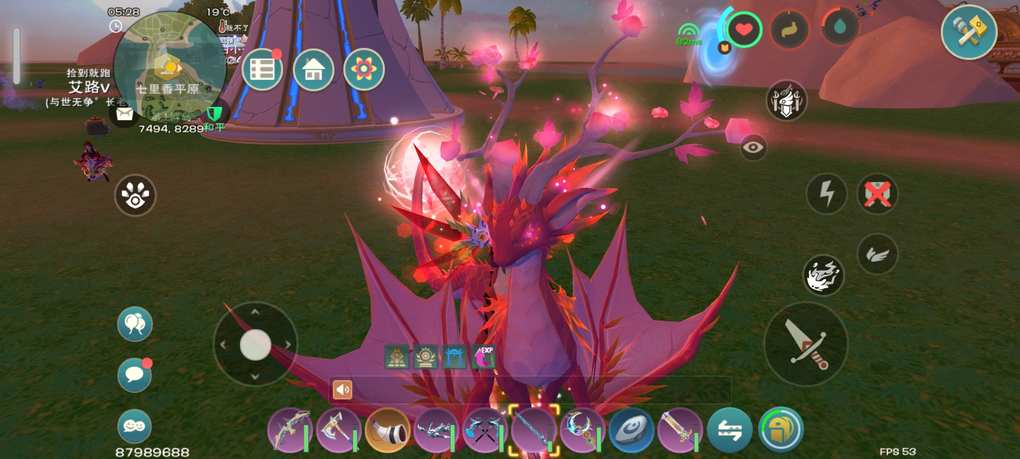Screen dimensions: 1020x459
Task: Choose the crescent moon scythe slot
Action: 582,430
